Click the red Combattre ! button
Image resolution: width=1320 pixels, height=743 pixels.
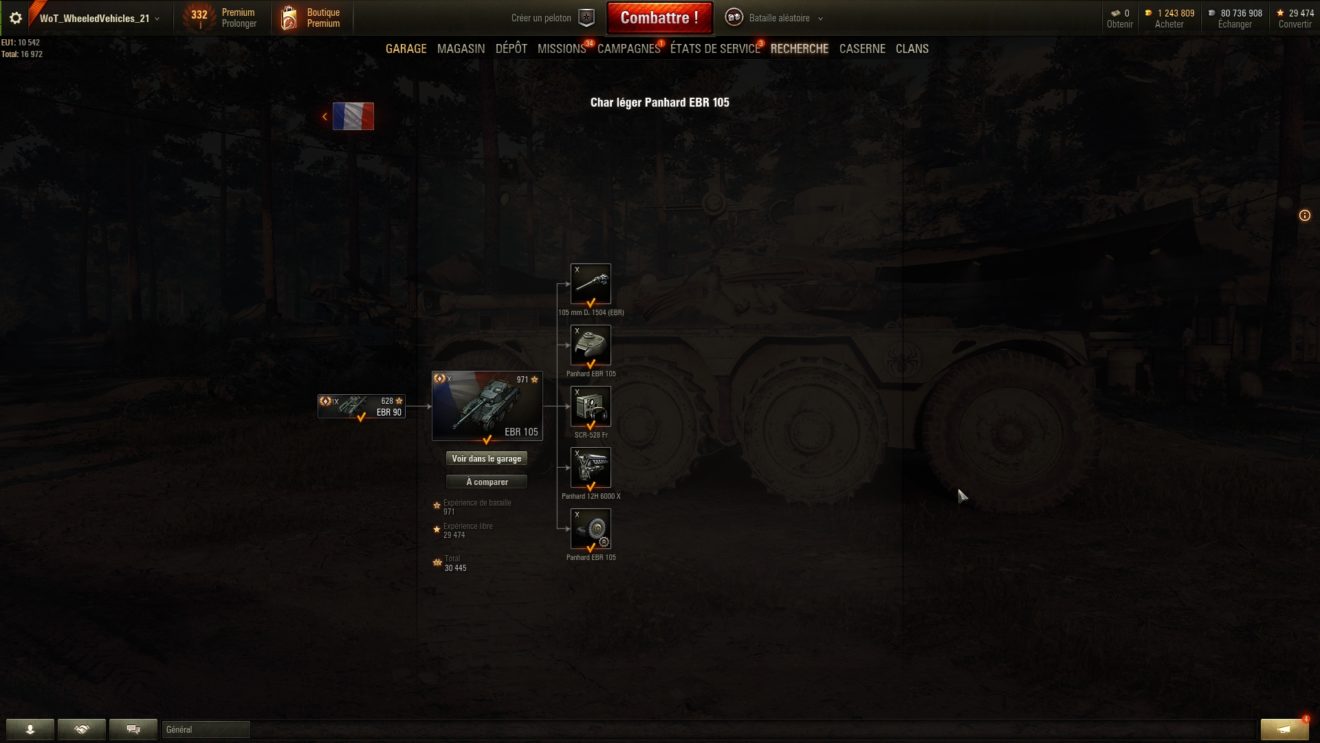(x=659, y=18)
